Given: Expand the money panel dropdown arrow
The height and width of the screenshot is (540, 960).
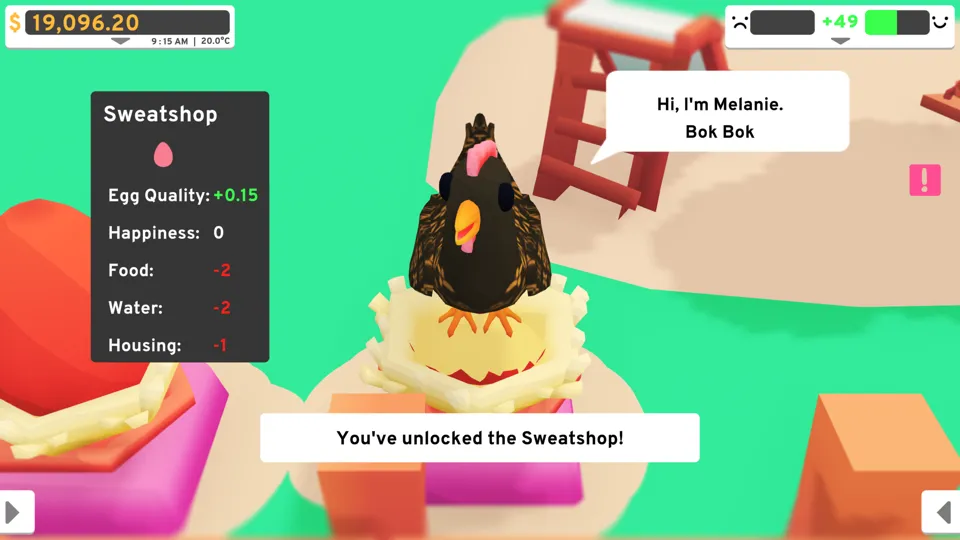Looking at the screenshot, I should coord(120,42).
